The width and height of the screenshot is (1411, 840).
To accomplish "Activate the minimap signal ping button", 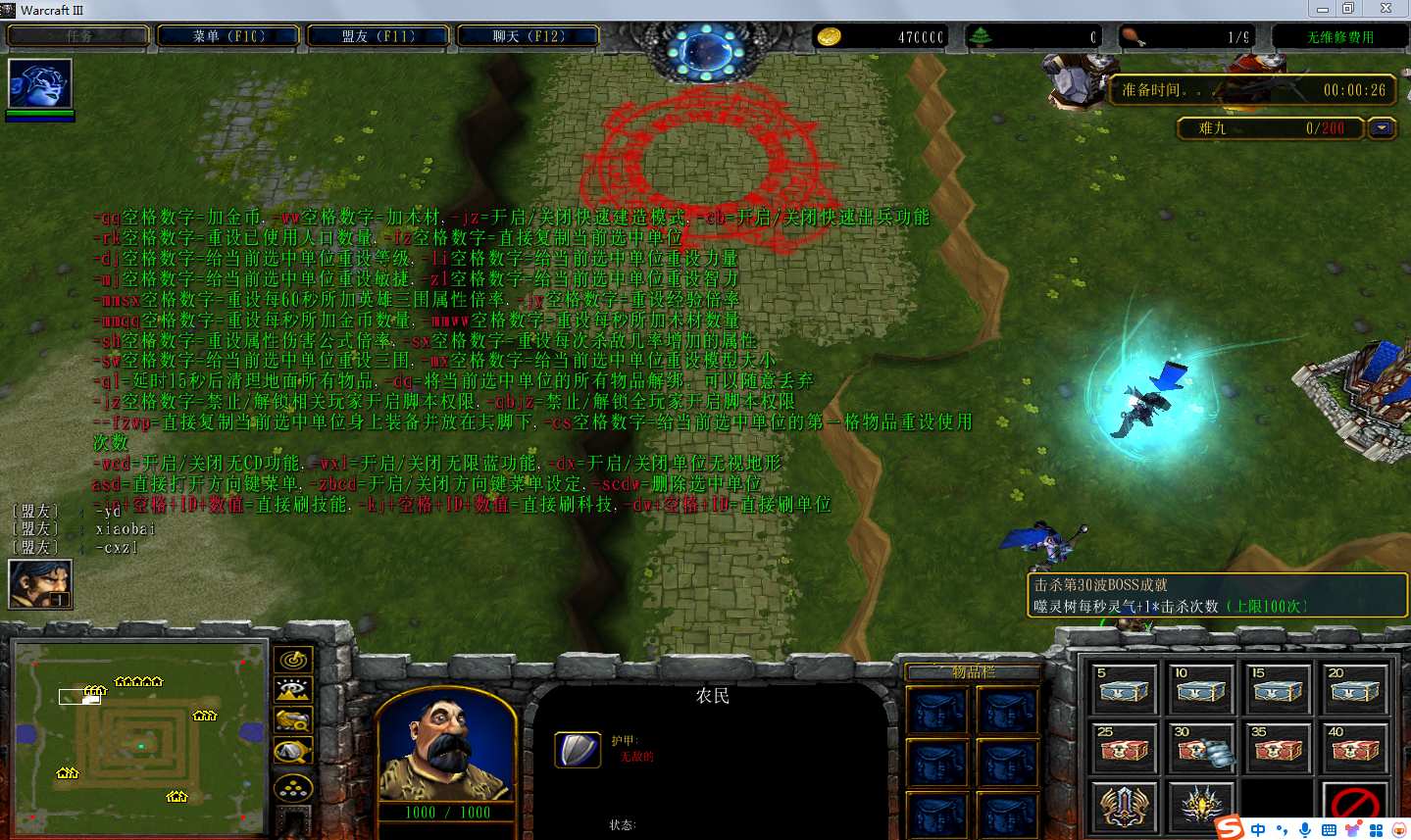I will (293, 660).
